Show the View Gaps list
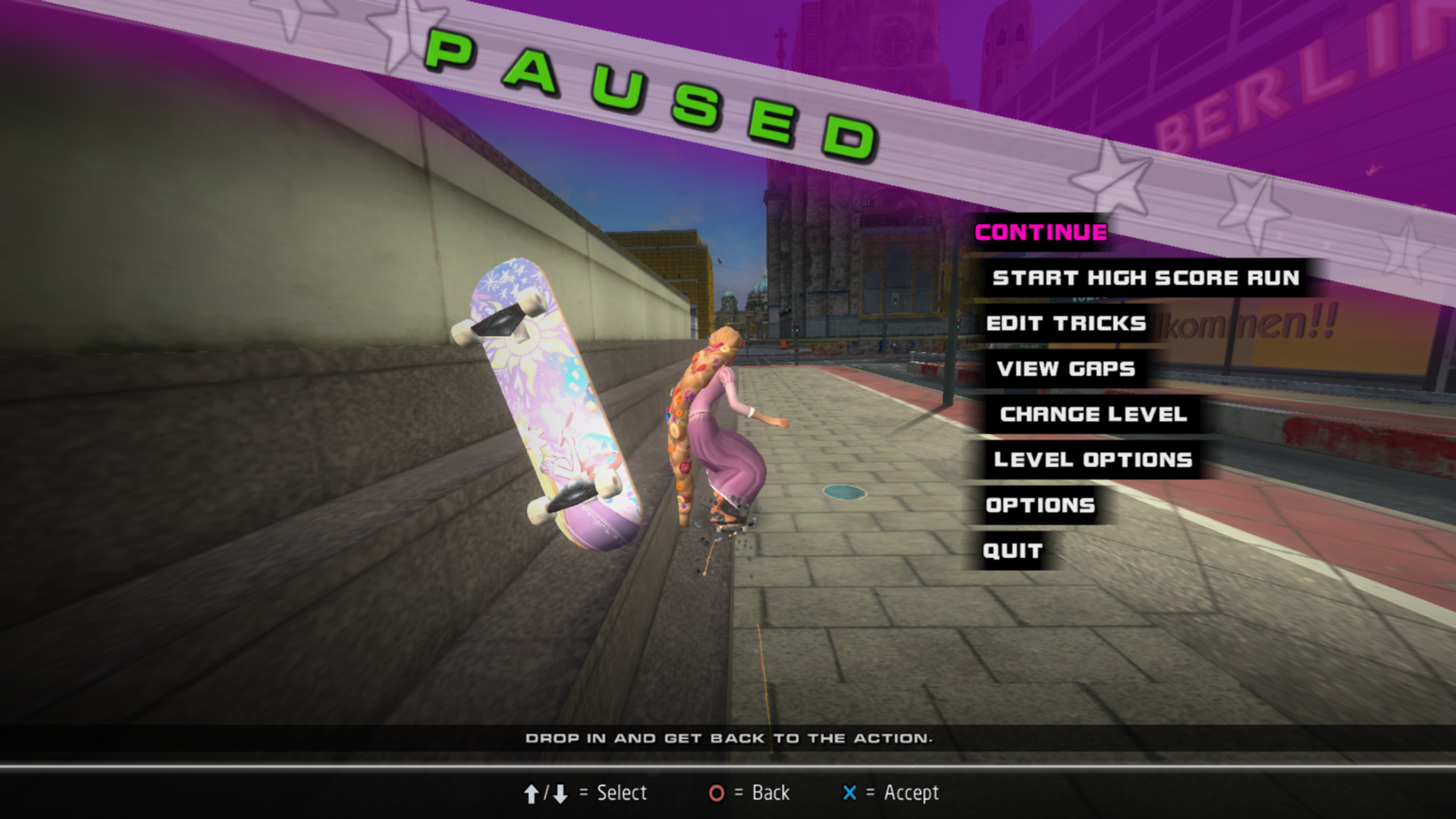 coord(1065,369)
